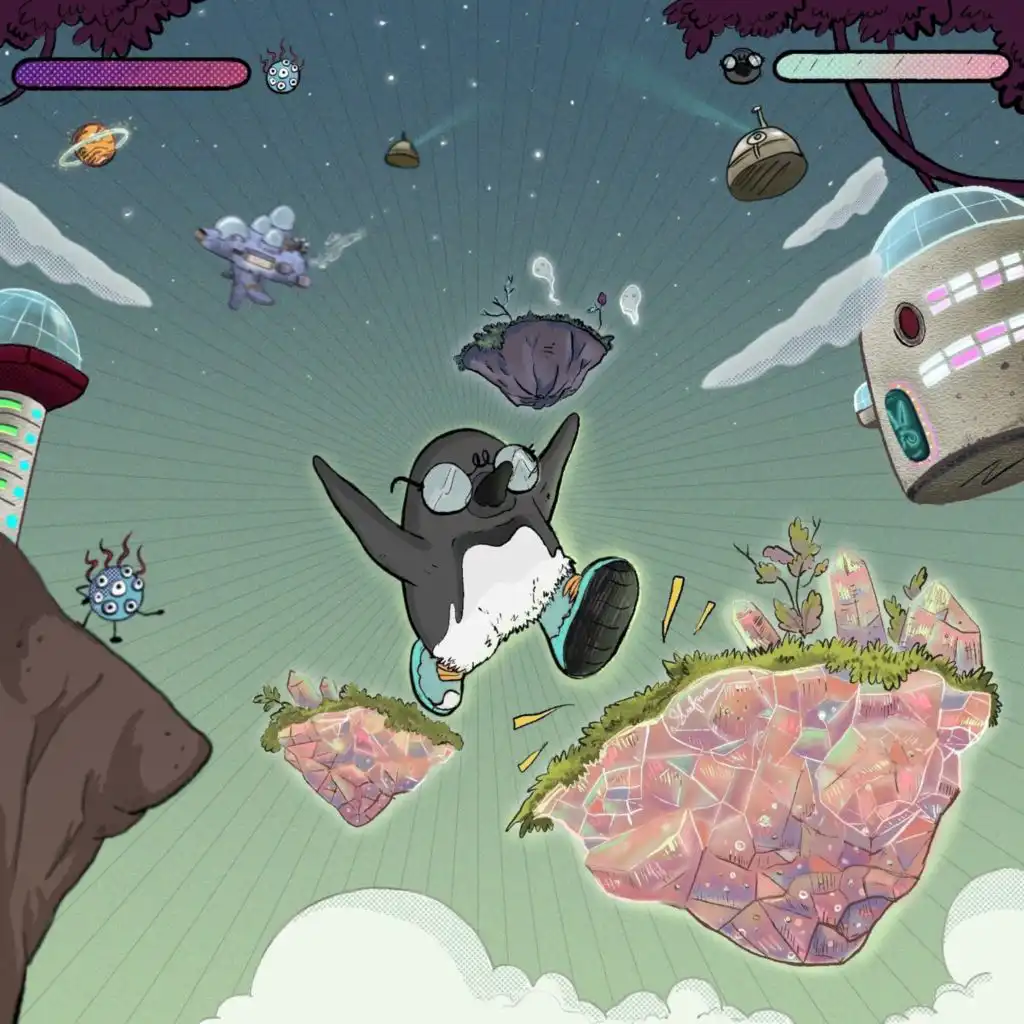Click the multi-eyed monster portrait icon
1024x1024 pixels.
click(282, 72)
